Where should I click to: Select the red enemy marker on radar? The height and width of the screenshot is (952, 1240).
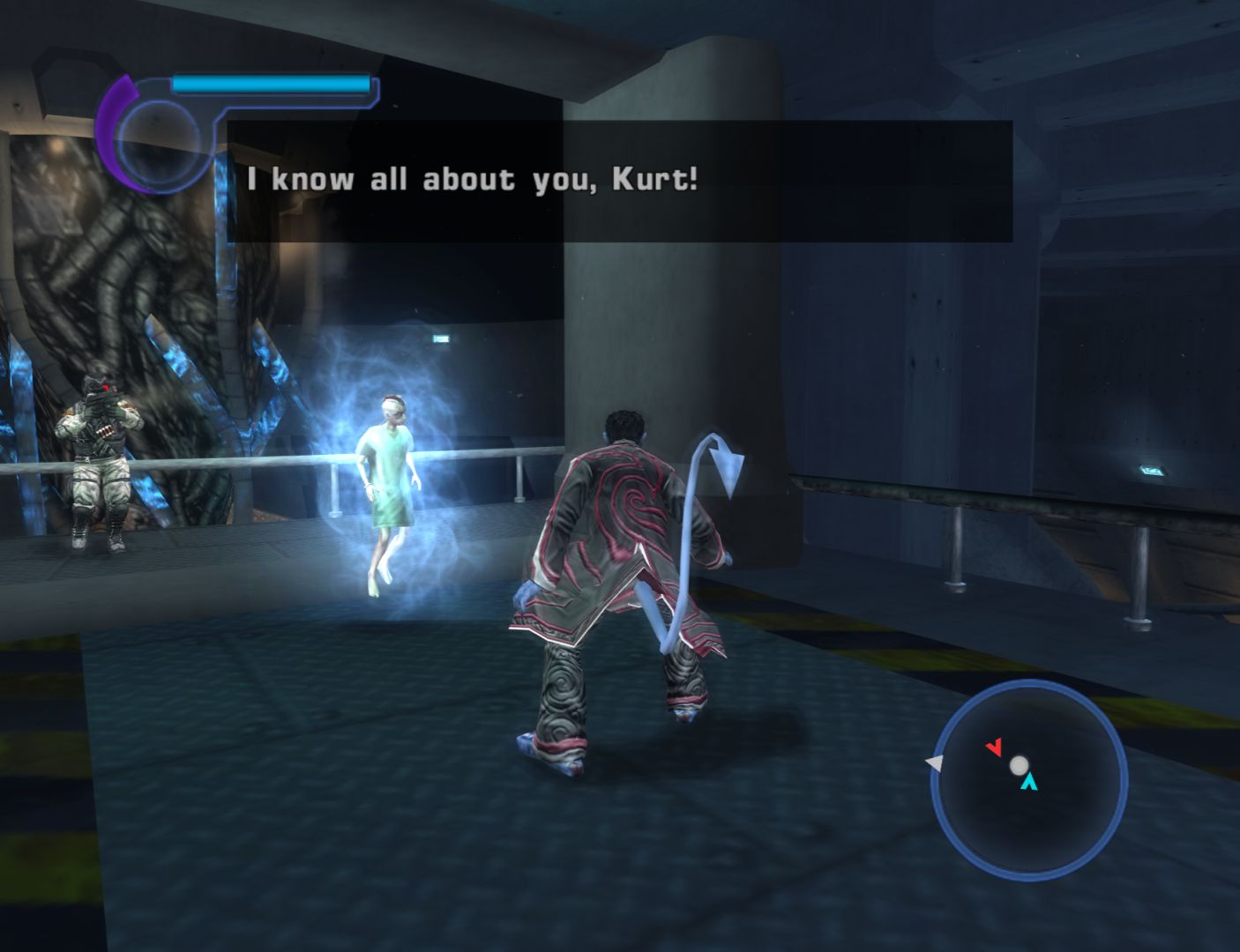[994, 748]
